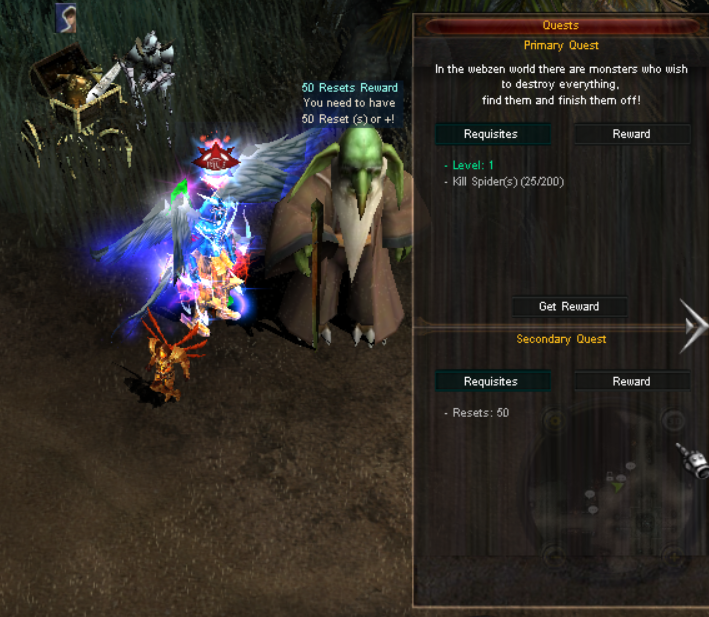This screenshot has width=709, height=617.
Task: Show the Secondary Quest Reward tab
Action: click(631, 381)
